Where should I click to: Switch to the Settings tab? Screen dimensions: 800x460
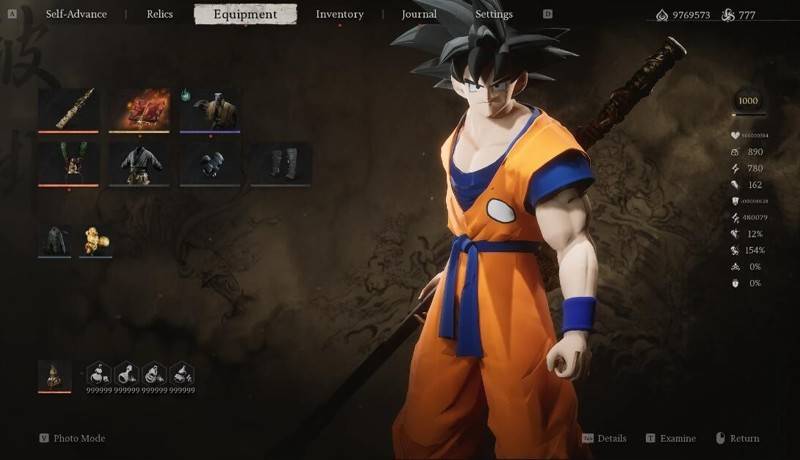tap(493, 15)
